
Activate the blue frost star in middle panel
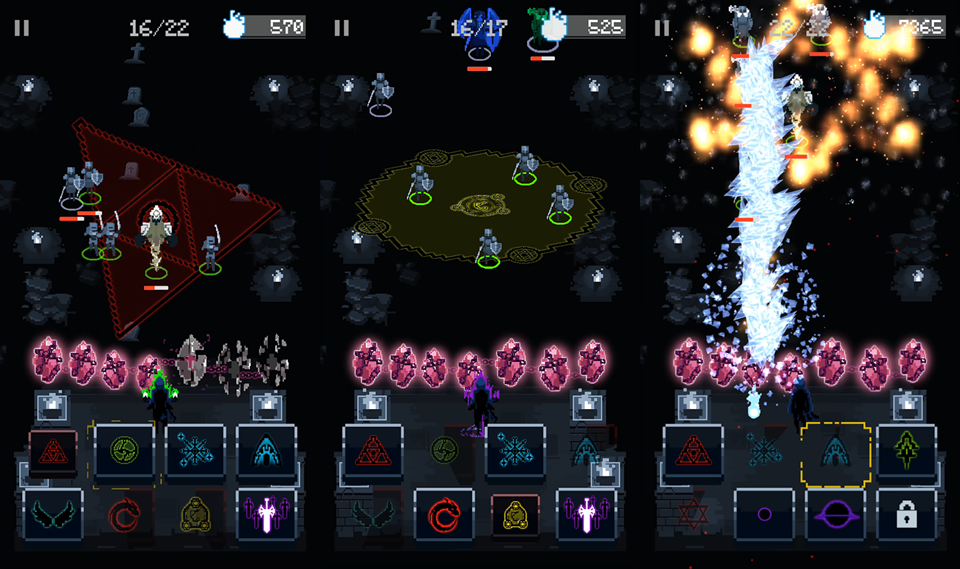515,452
